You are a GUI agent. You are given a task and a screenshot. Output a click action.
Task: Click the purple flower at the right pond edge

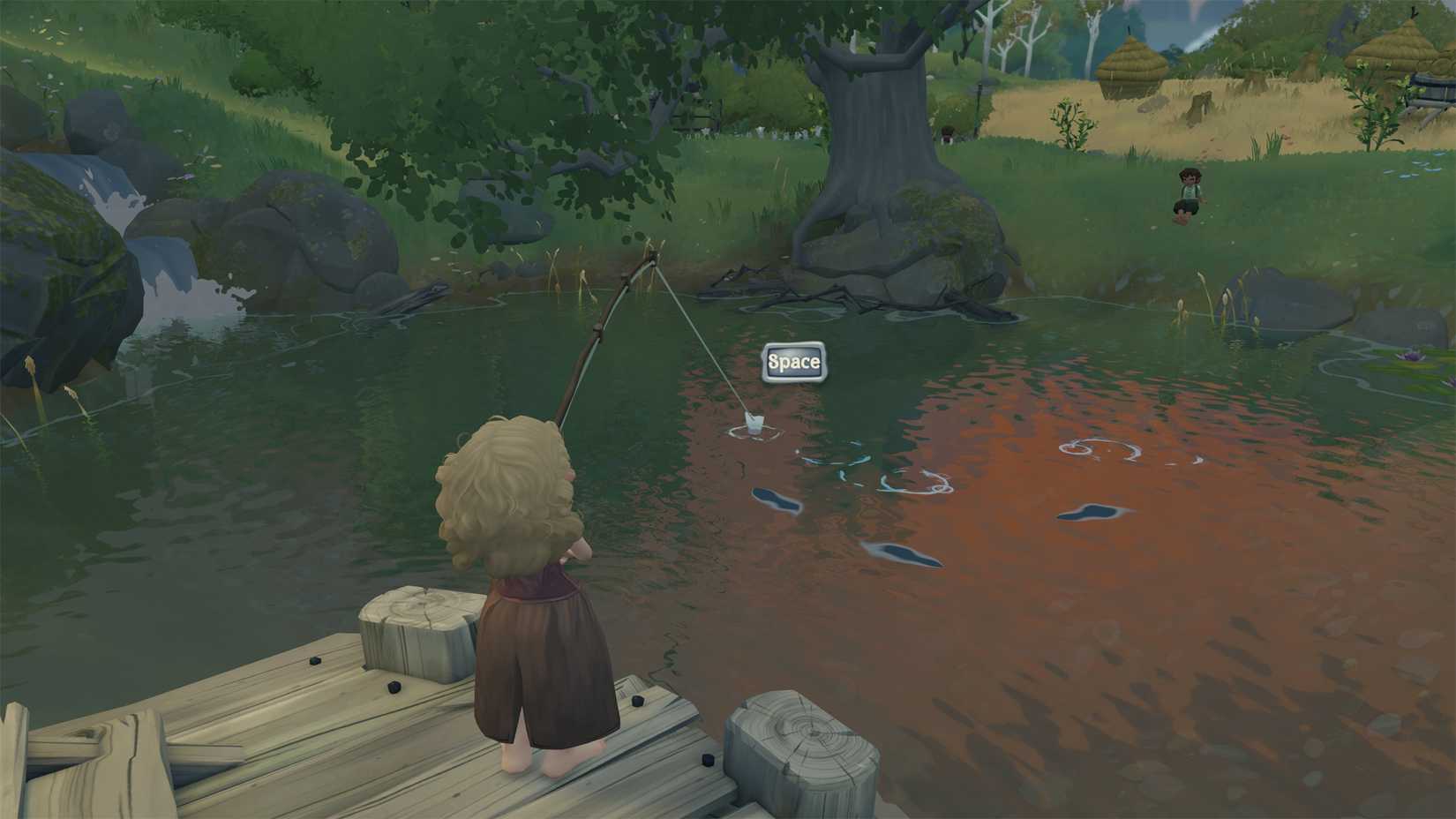tap(1411, 357)
